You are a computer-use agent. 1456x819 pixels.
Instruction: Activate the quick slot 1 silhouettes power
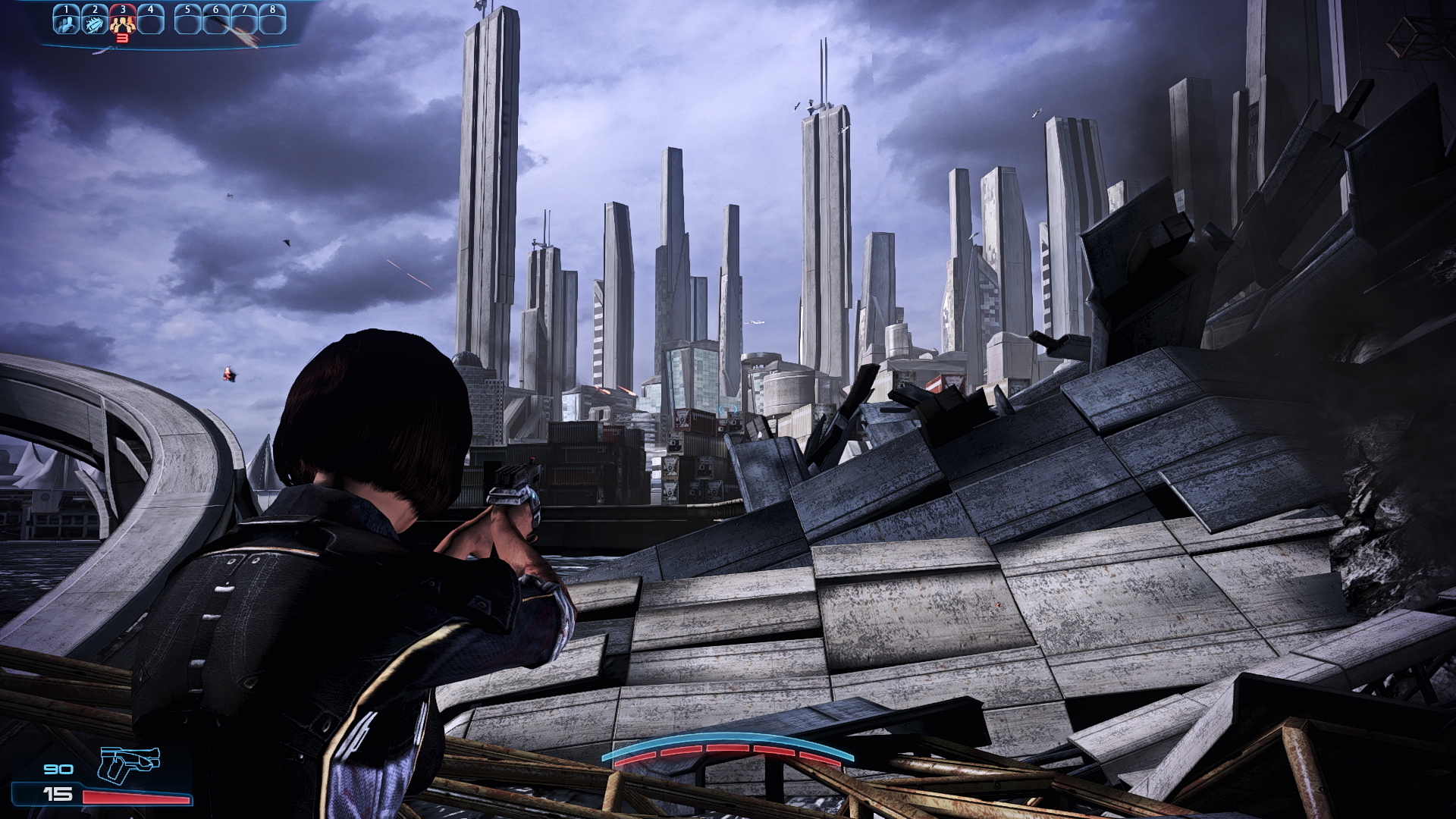pos(66,20)
